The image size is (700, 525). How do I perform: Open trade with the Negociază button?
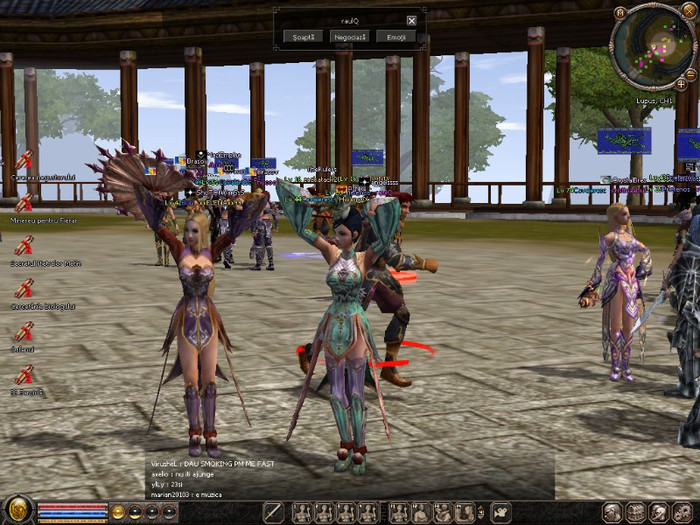[350, 36]
